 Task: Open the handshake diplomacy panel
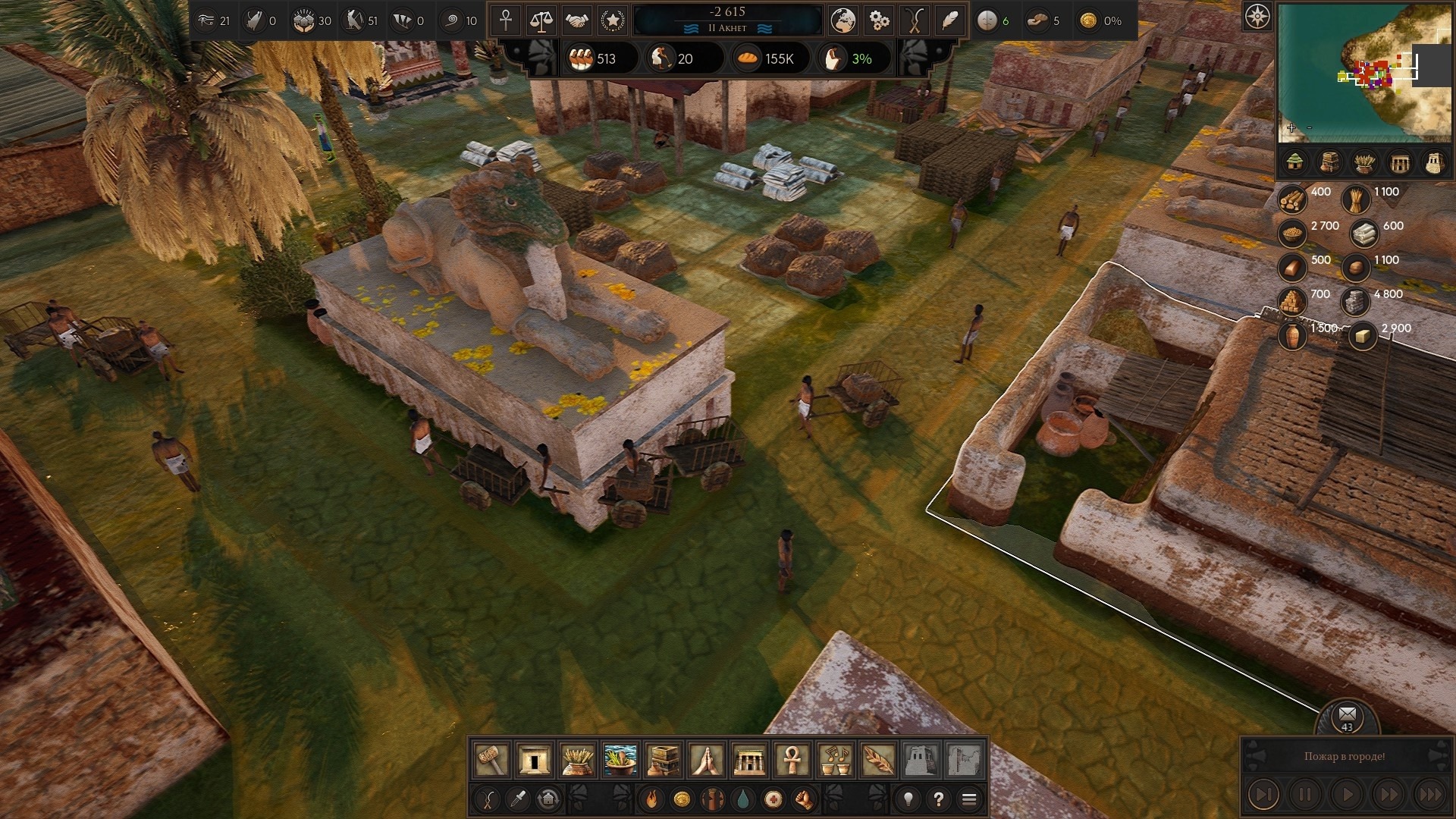577,20
